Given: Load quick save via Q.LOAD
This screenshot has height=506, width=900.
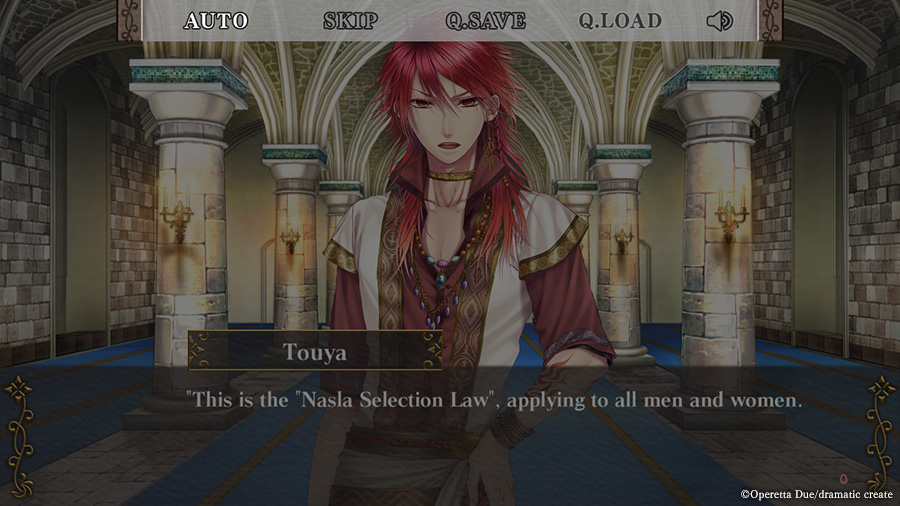Looking at the screenshot, I should coord(620,21).
